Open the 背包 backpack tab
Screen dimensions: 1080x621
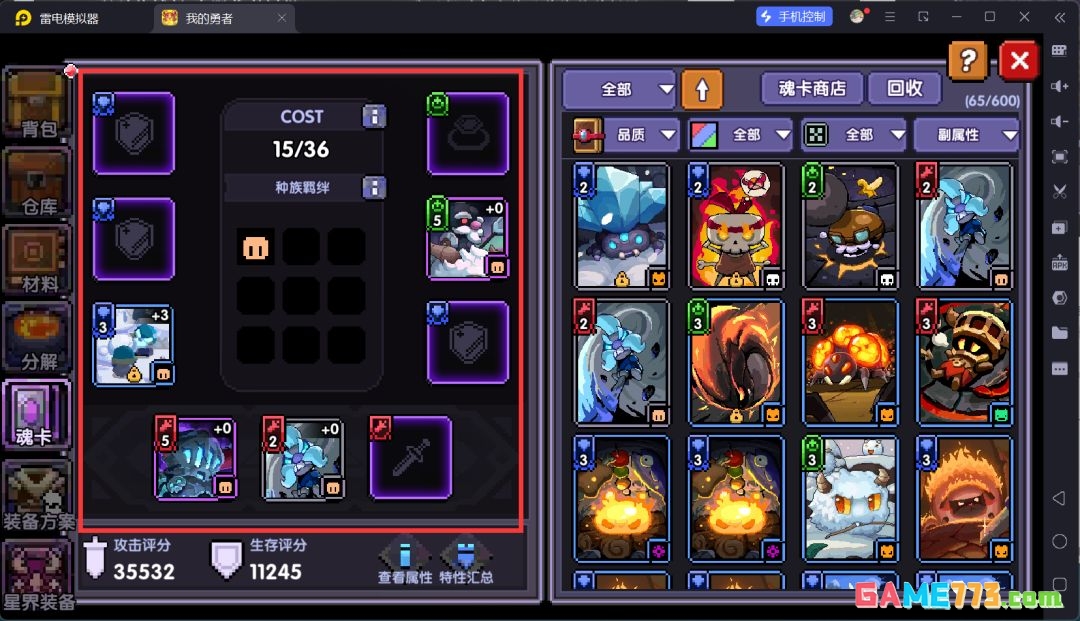pyautogui.click(x=36, y=104)
